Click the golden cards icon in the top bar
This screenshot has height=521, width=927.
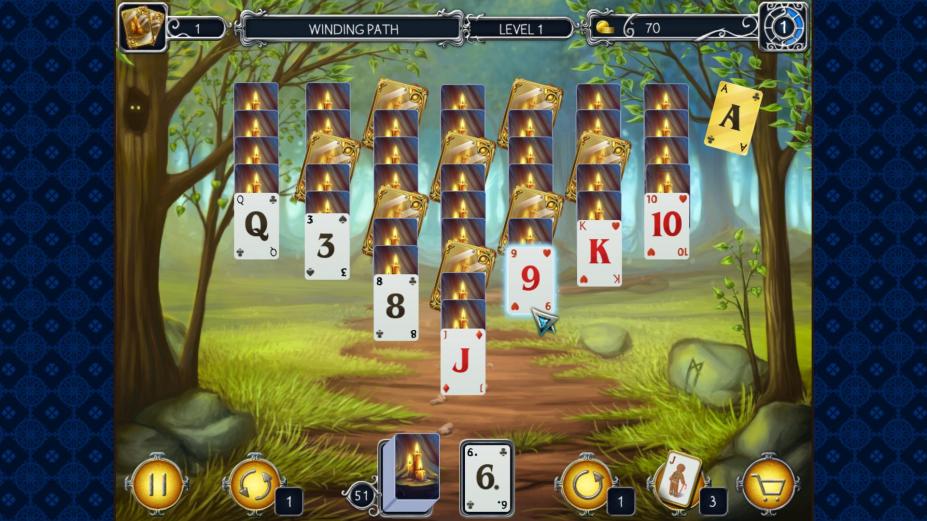(142, 27)
